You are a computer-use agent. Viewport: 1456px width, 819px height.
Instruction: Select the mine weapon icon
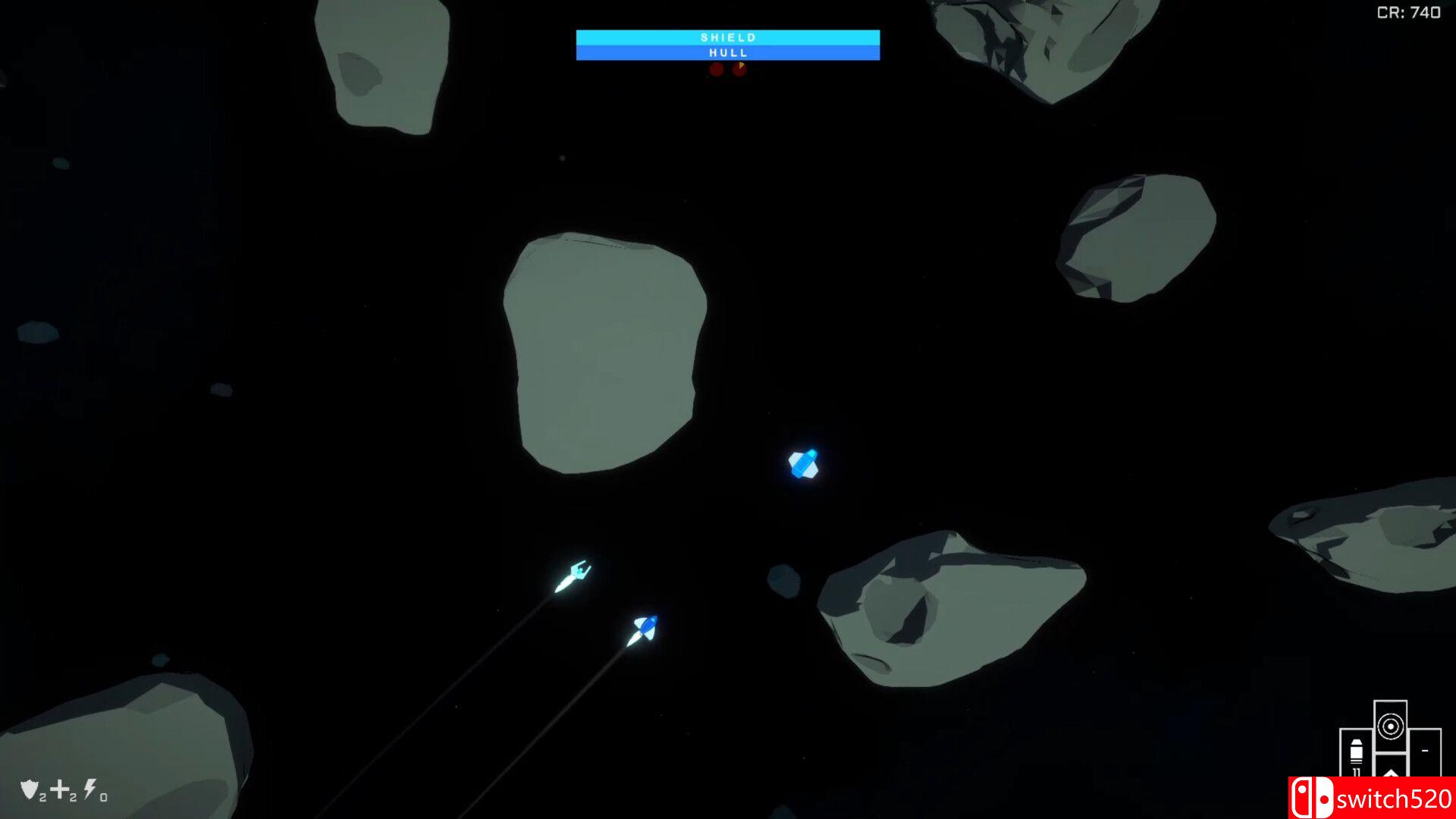tap(1391, 728)
